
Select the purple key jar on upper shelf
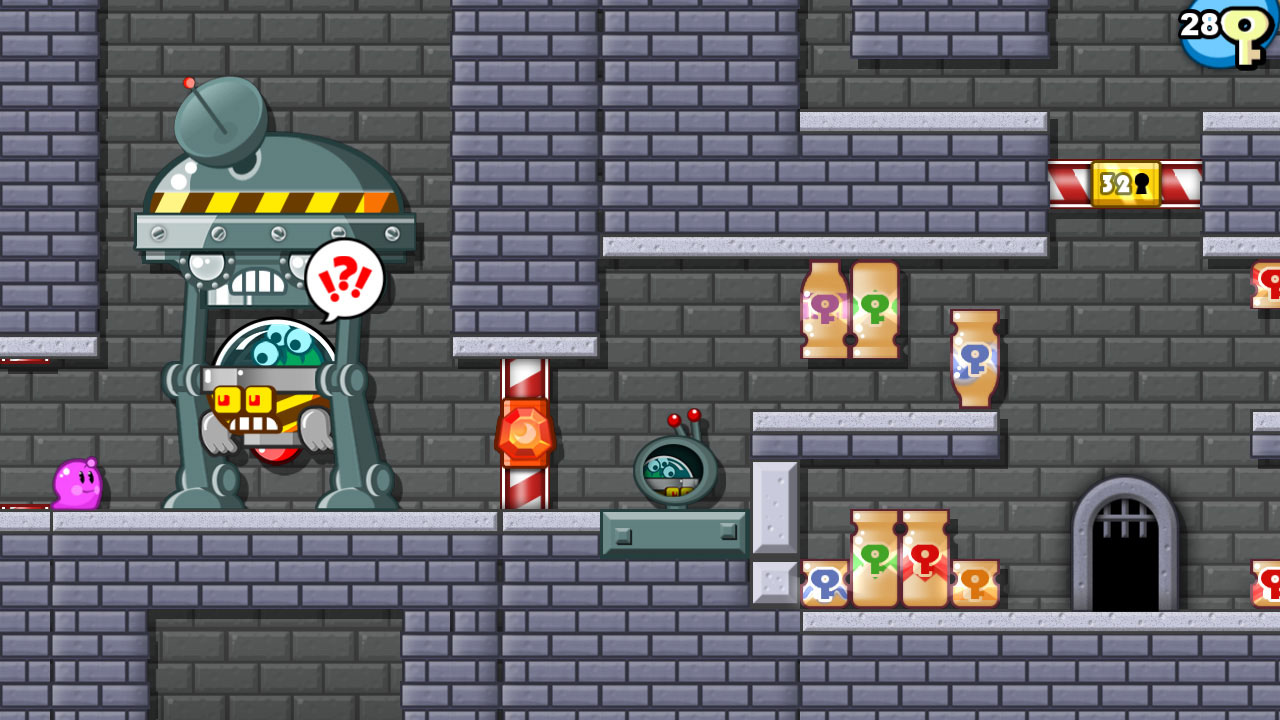click(822, 305)
